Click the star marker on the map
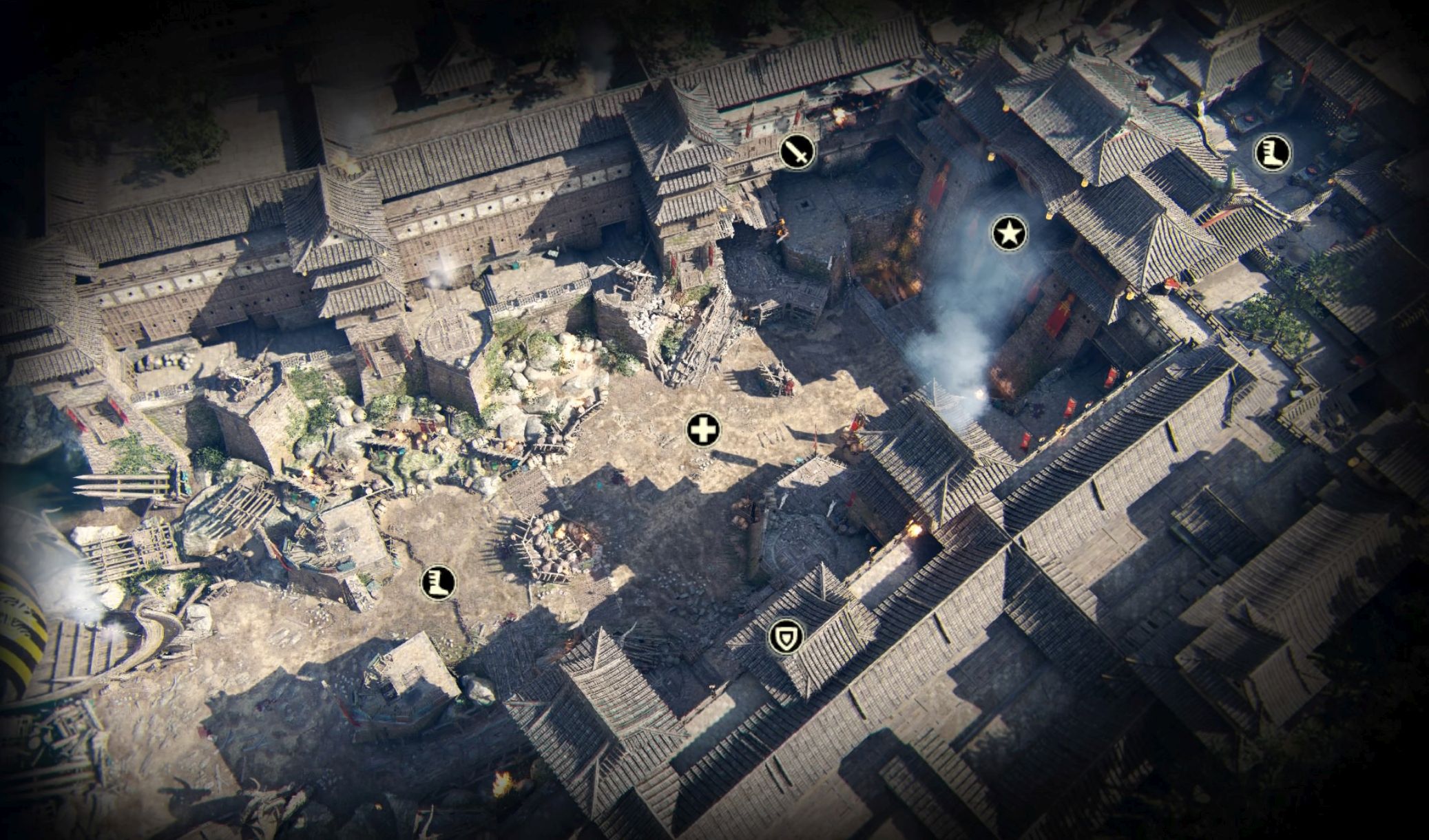The image size is (1429, 840). tap(1009, 234)
